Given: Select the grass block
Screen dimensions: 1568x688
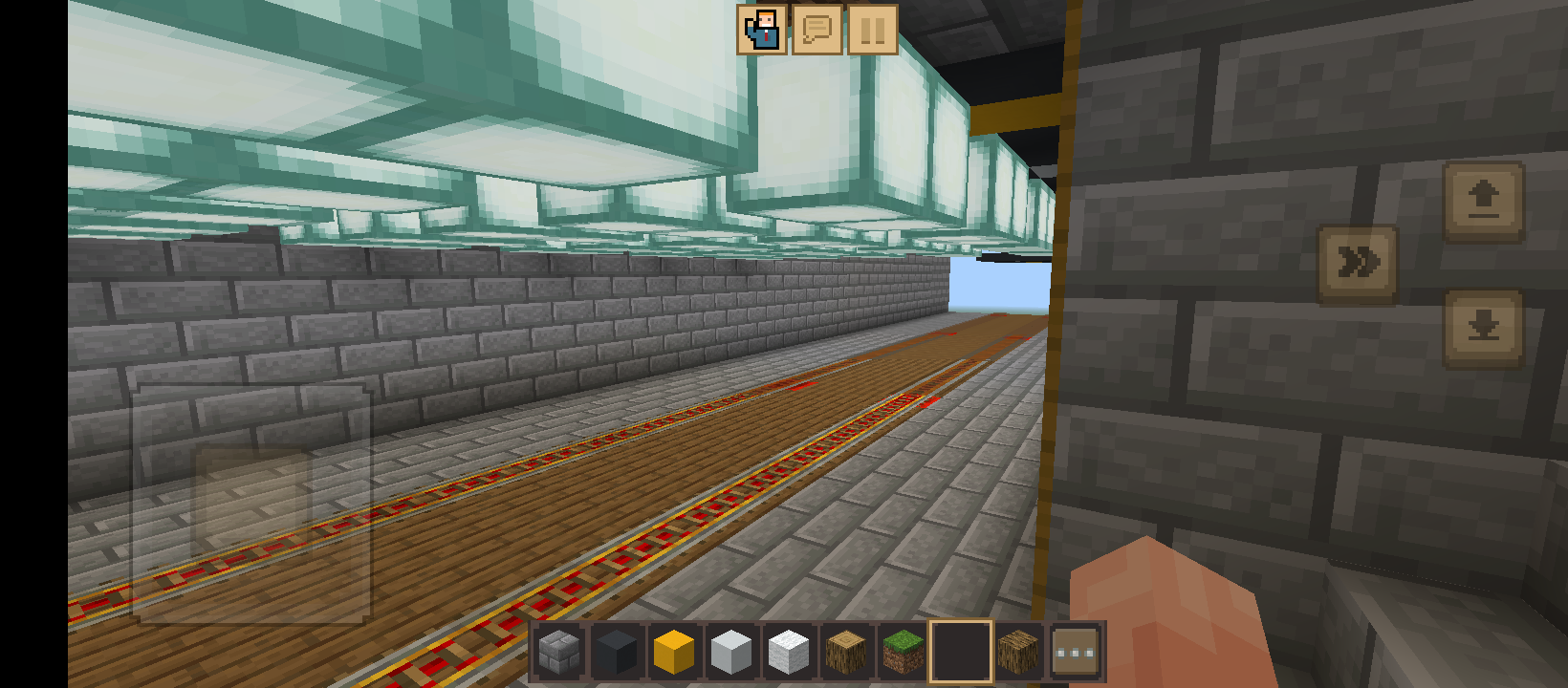Looking at the screenshot, I should pos(902,651).
